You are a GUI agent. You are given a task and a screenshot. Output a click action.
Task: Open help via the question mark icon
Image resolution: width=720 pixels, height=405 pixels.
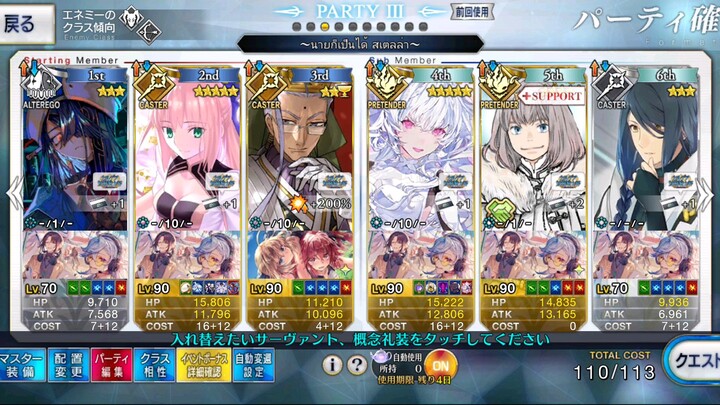[357, 365]
